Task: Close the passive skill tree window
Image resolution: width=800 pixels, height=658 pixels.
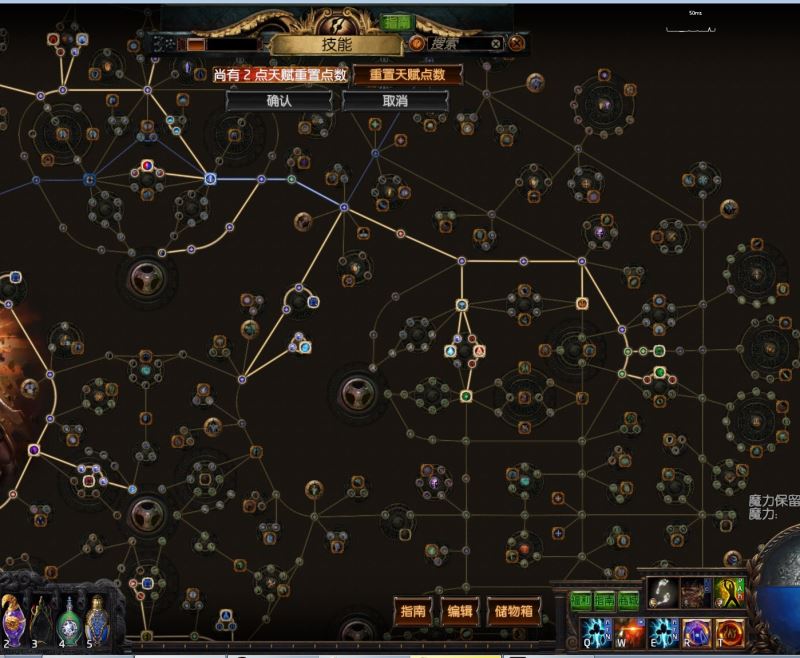Action: [x=517, y=43]
